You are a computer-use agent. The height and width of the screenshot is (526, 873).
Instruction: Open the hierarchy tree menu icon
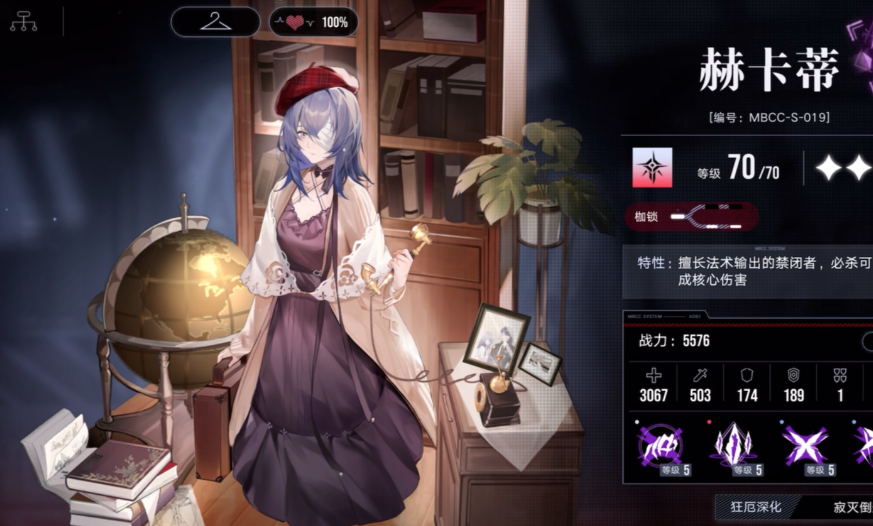(x=23, y=21)
